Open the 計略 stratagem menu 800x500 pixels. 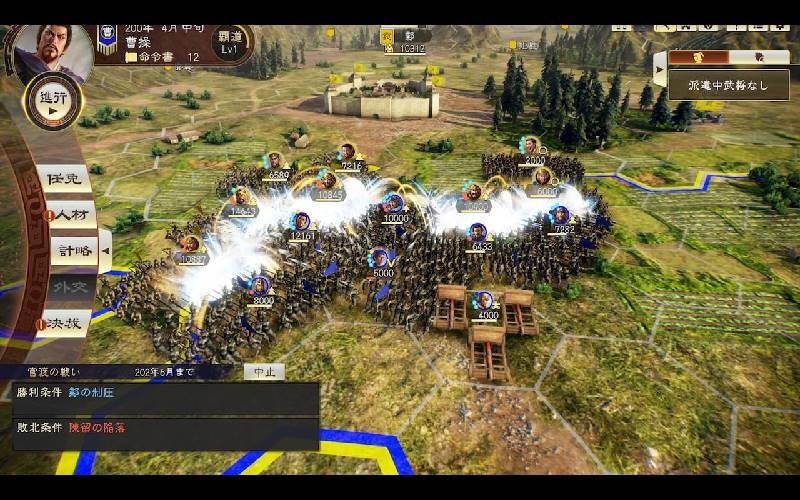pyautogui.click(x=73, y=250)
